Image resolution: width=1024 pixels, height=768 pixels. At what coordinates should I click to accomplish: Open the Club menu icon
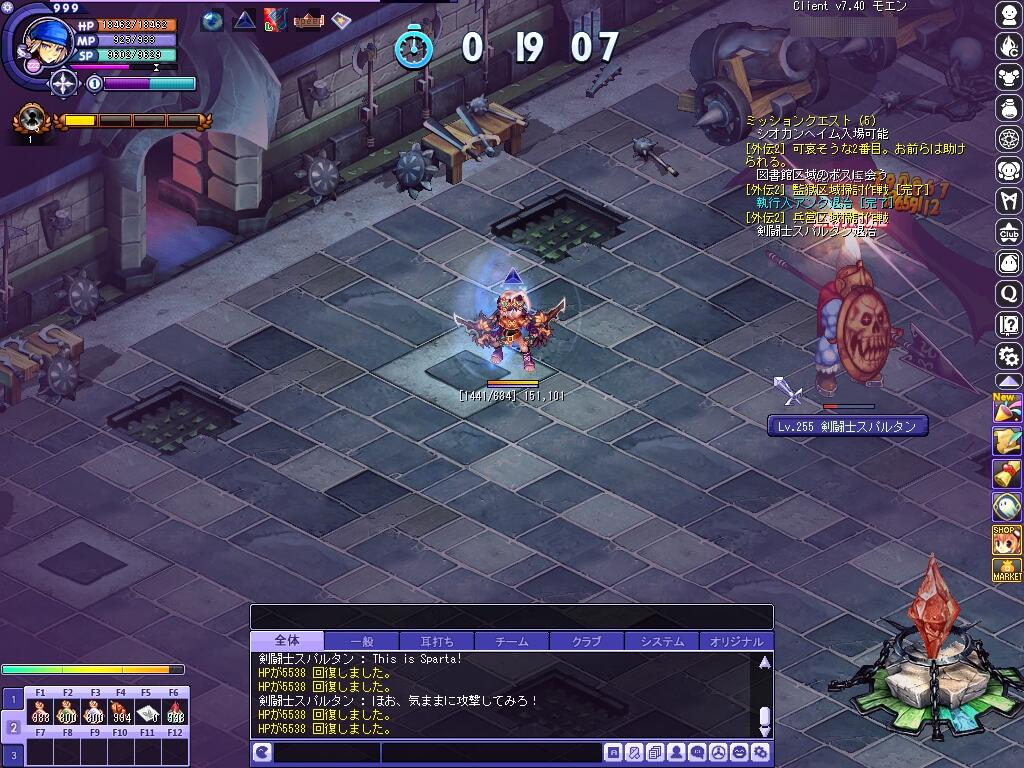coord(1008,233)
